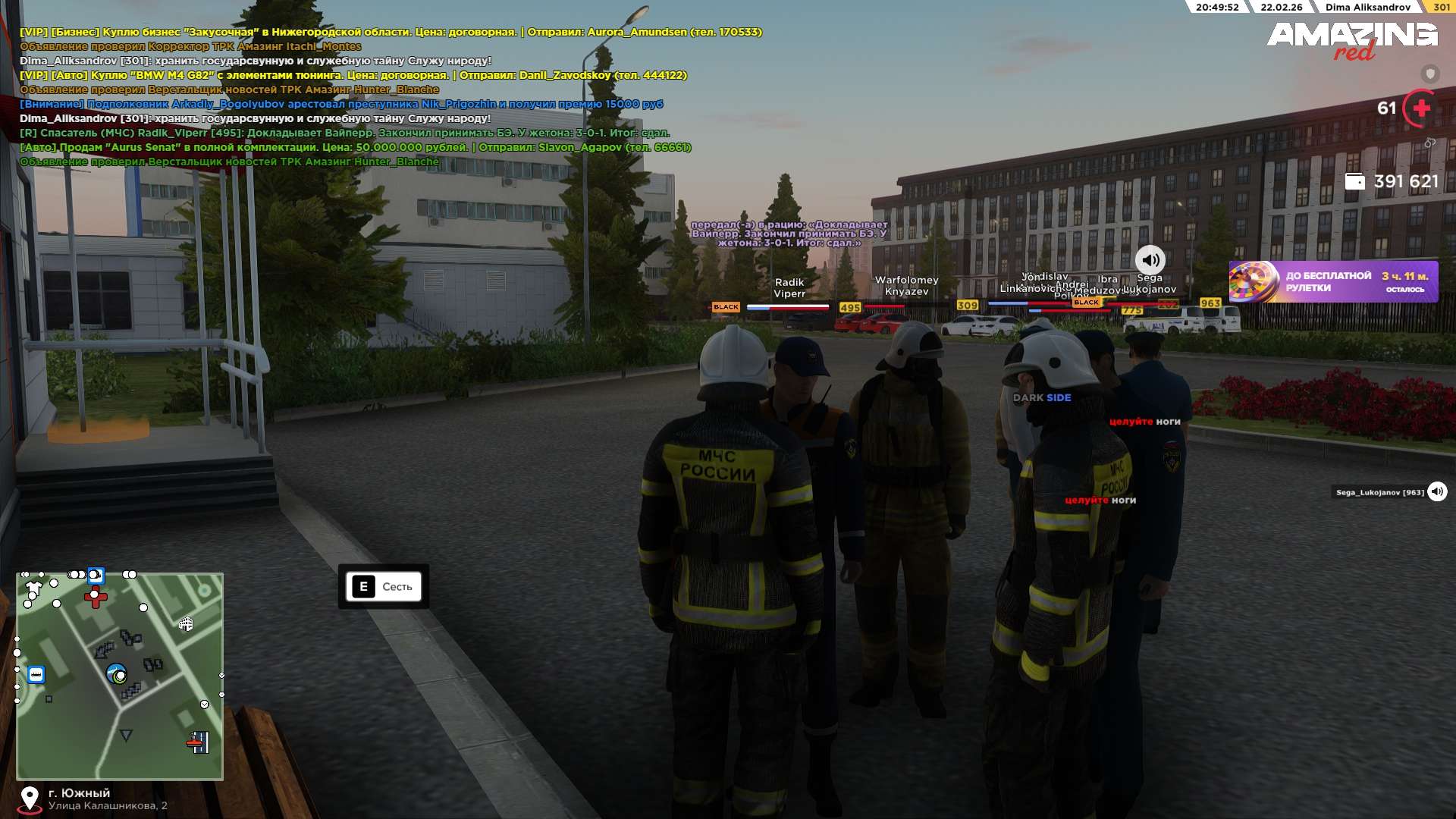The height and width of the screenshot is (819, 1456).
Task: Open the free roulette banner
Action: click(x=1332, y=282)
